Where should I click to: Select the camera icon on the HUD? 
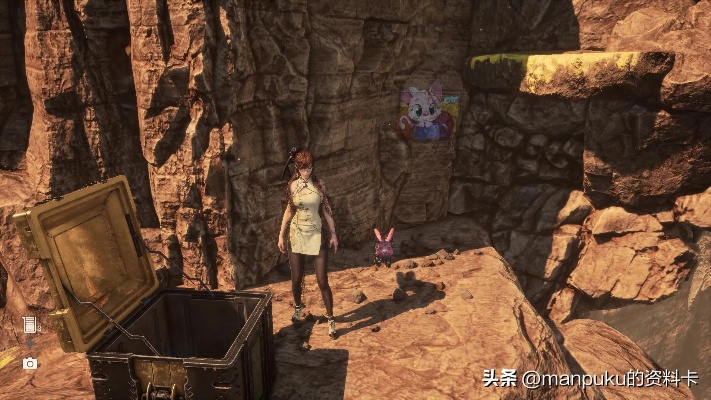pyautogui.click(x=30, y=363)
